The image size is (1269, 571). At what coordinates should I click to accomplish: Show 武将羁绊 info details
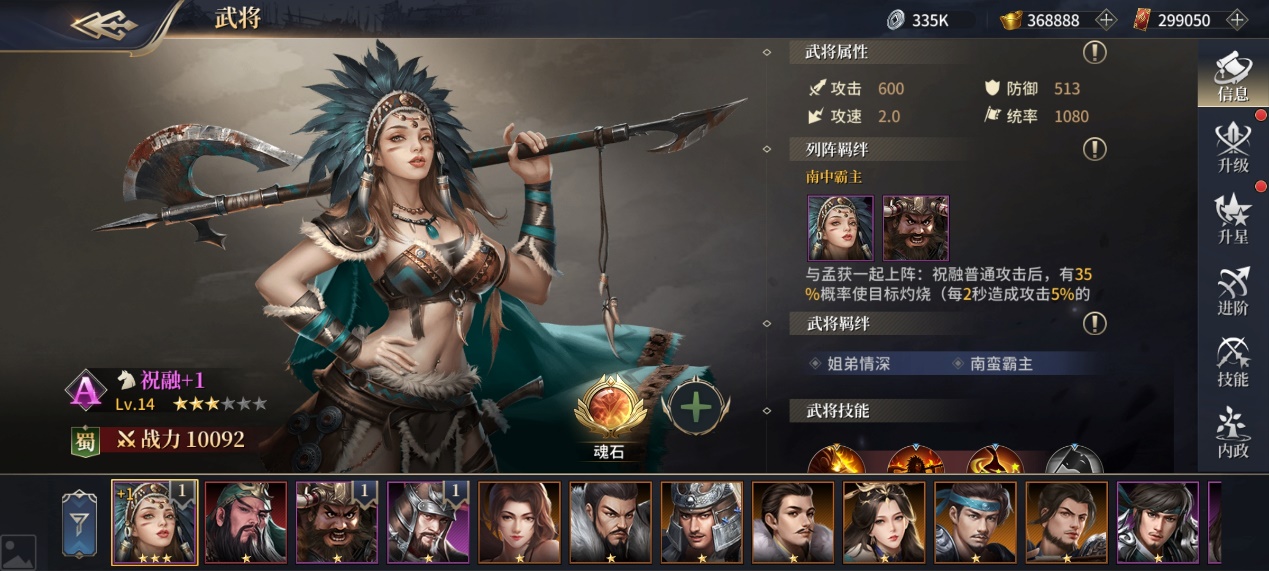pos(1095,323)
